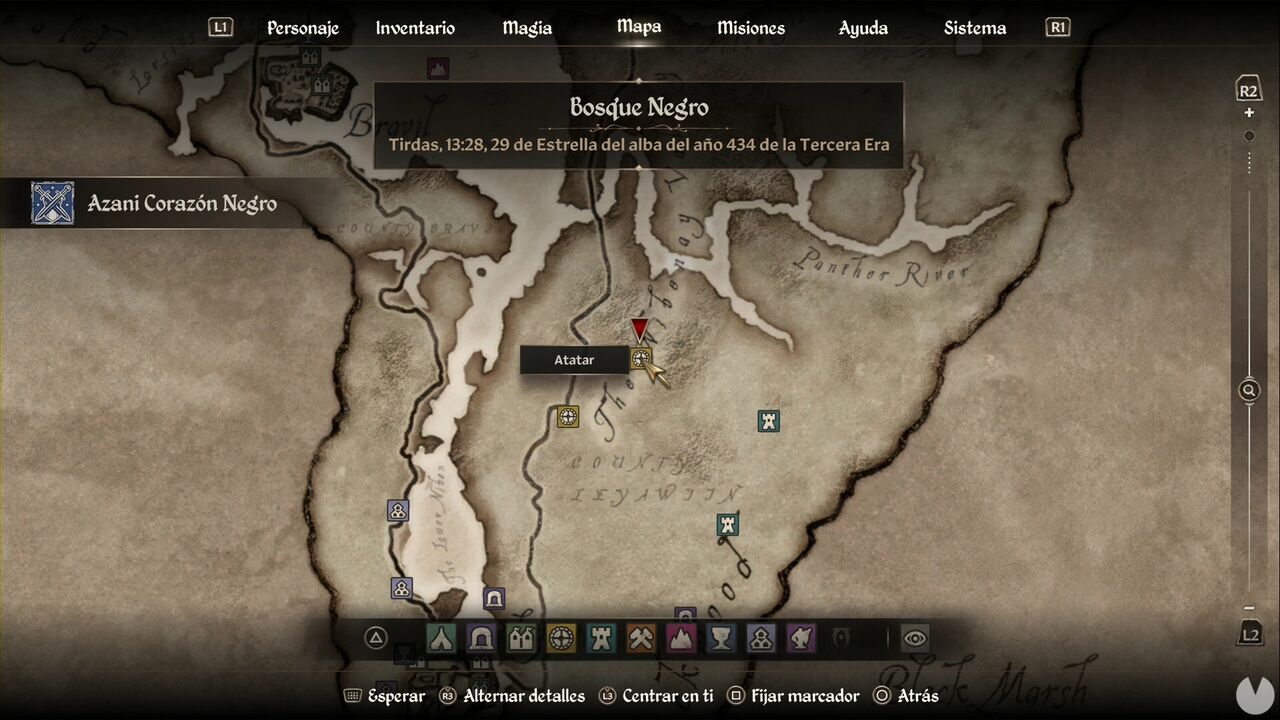Select the crossed-hammers mine filter icon
The image size is (1280, 720).
click(640, 637)
